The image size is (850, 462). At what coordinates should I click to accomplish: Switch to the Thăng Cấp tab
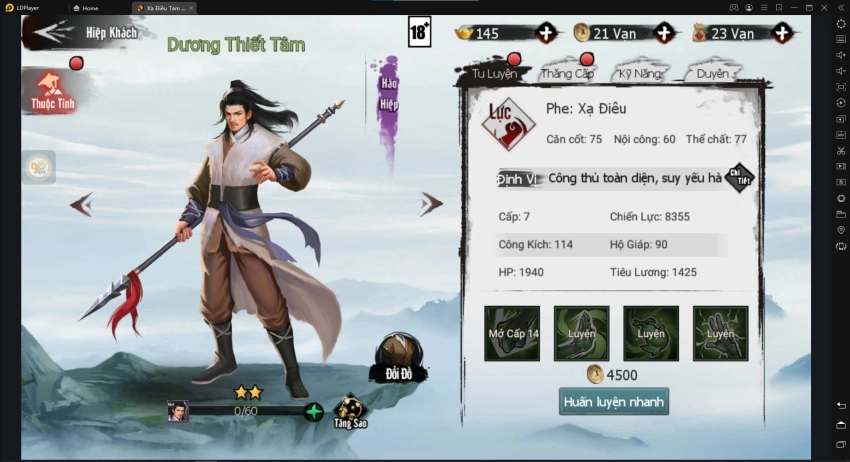pos(567,74)
